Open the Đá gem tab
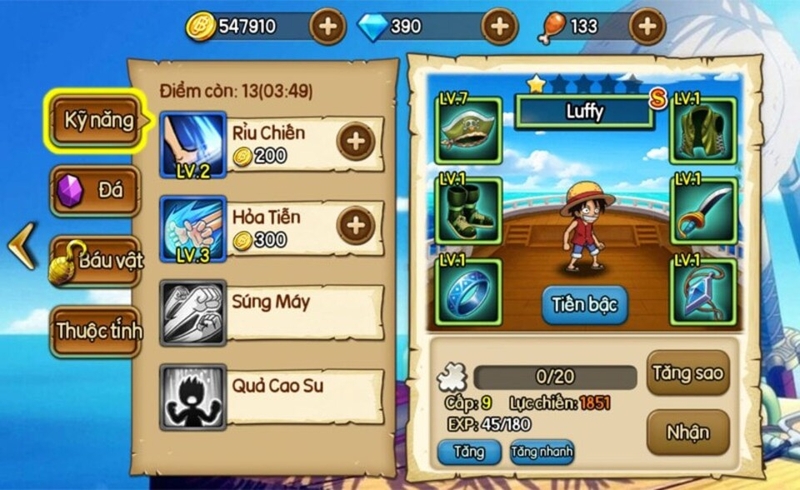Viewport: 800px width, 490px height. tap(96, 191)
